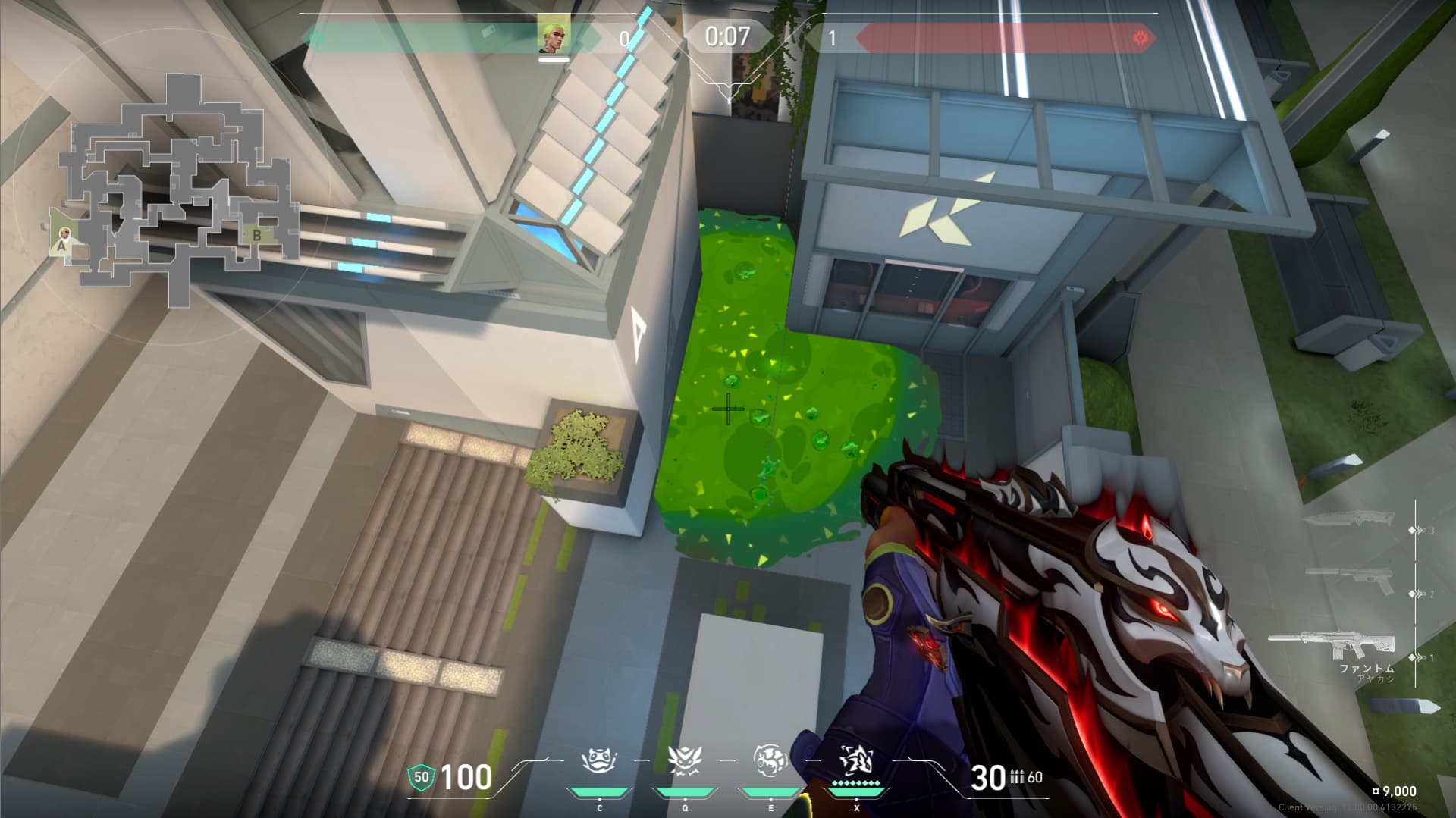1456x818 pixels.
Task: Switch to the Phantom rifle slot
Action: [1331, 646]
